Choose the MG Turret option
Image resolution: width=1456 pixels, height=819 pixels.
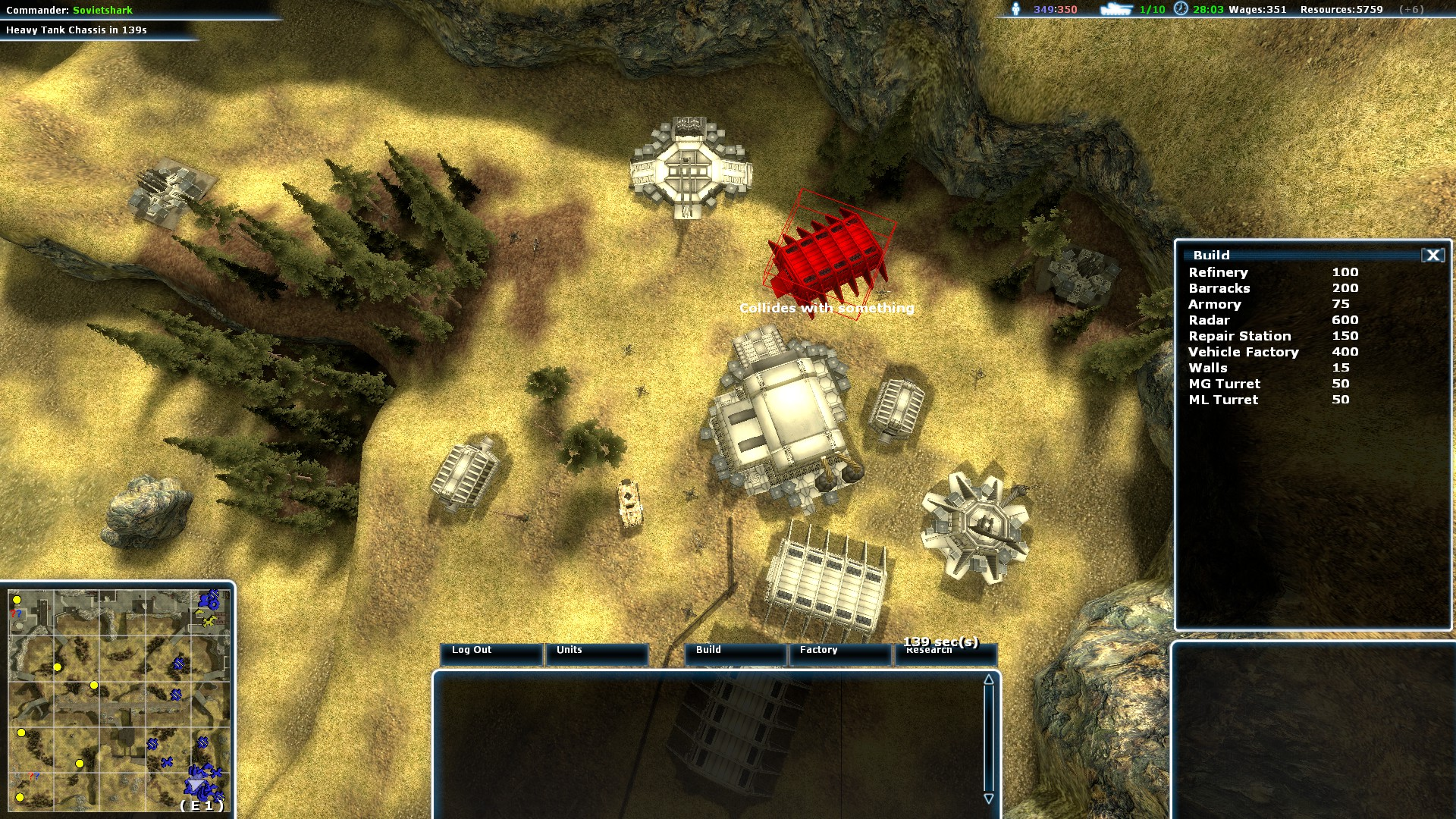pyautogui.click(x=1224, y=384)
